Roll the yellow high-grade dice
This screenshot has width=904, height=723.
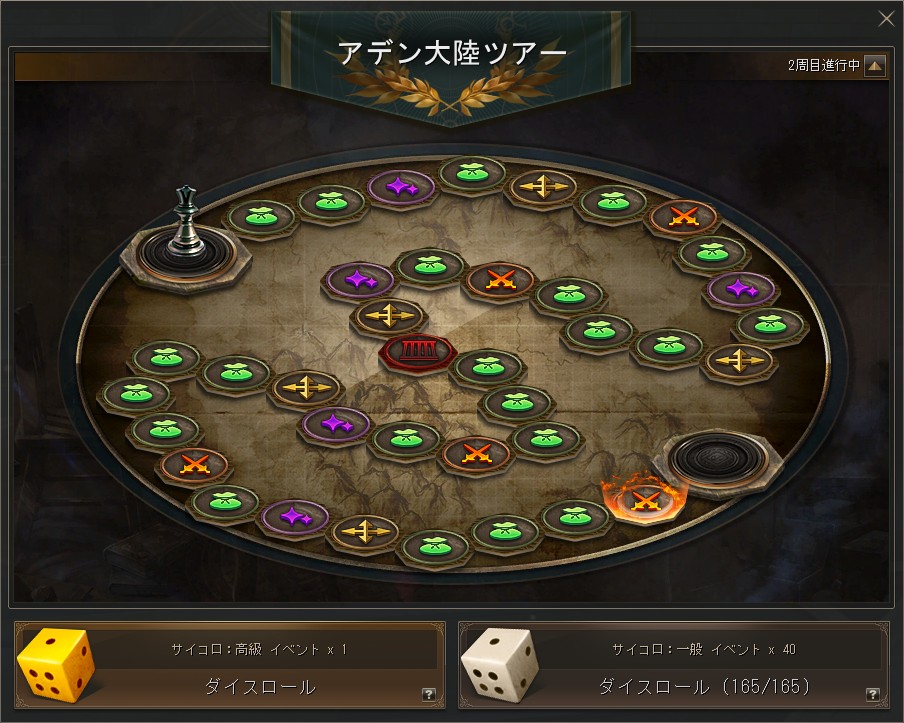point(259,686)
